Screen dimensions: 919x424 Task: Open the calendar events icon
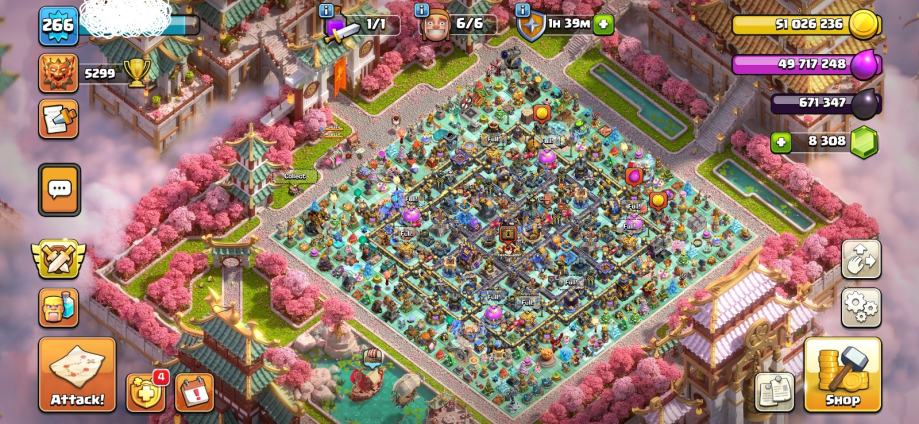pos(194,392)
